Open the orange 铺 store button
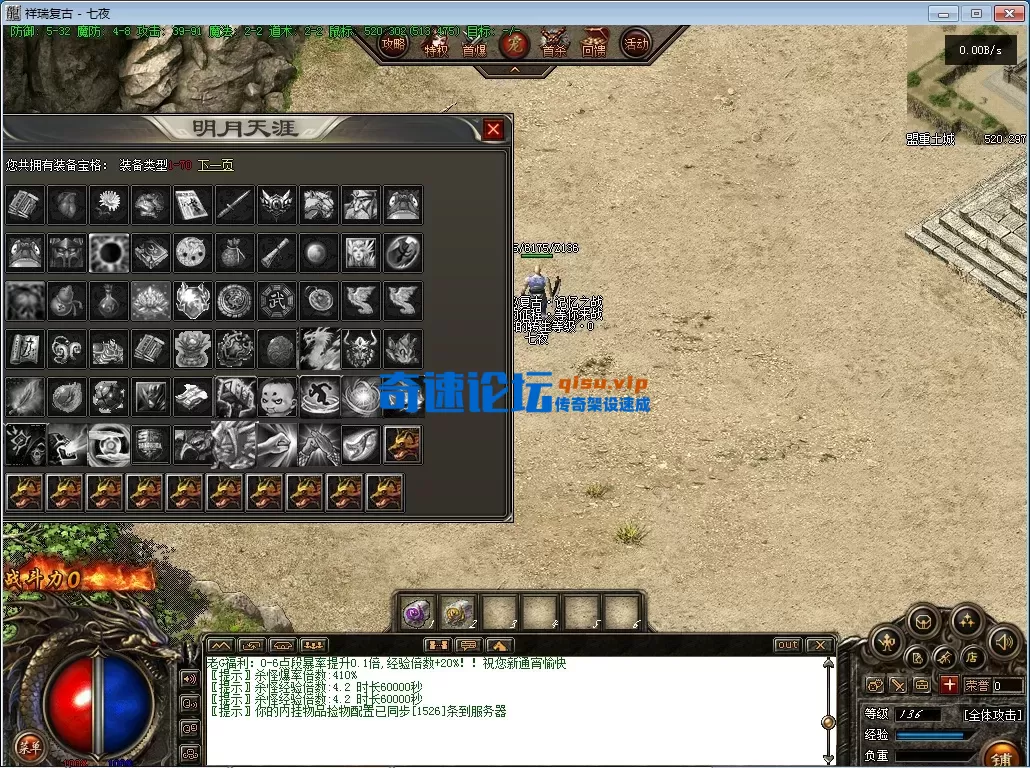This screenshot has width=1030, height=768. tap(1001, 755)
